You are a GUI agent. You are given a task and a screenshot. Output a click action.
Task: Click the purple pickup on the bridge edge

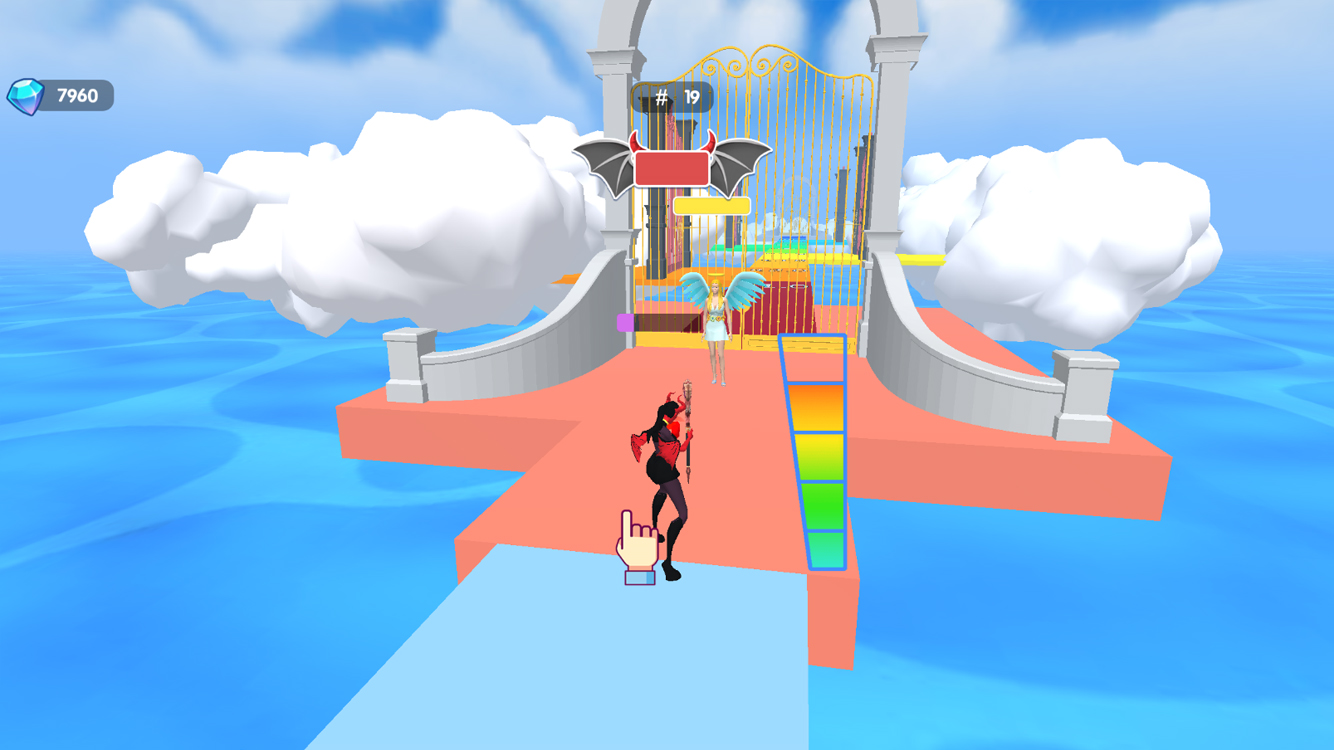point(626,324)
